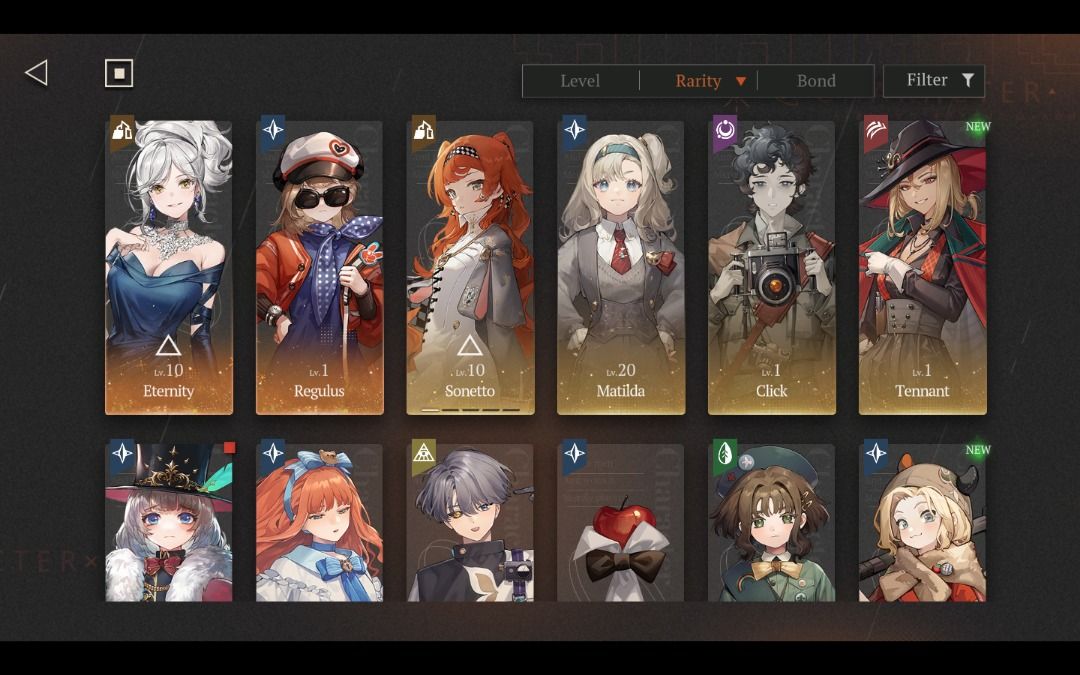This screenshot has width=1080, height=675.
Task: Pick the brown-haired girl in green beret
Action: coord(772,522)
